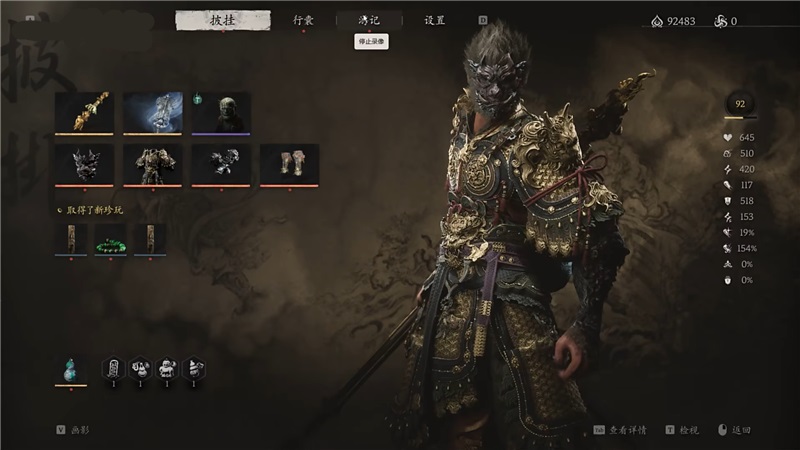Open the 游记 journal tab

point(369,20)
